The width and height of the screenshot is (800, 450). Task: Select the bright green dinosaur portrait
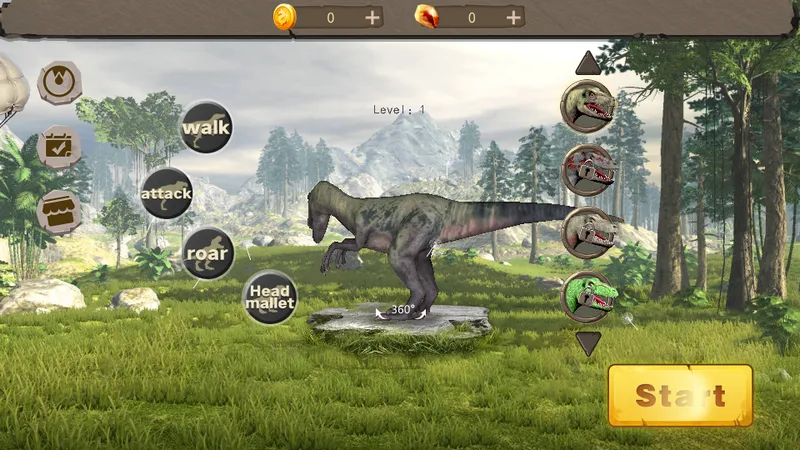[x=587, y=297]
